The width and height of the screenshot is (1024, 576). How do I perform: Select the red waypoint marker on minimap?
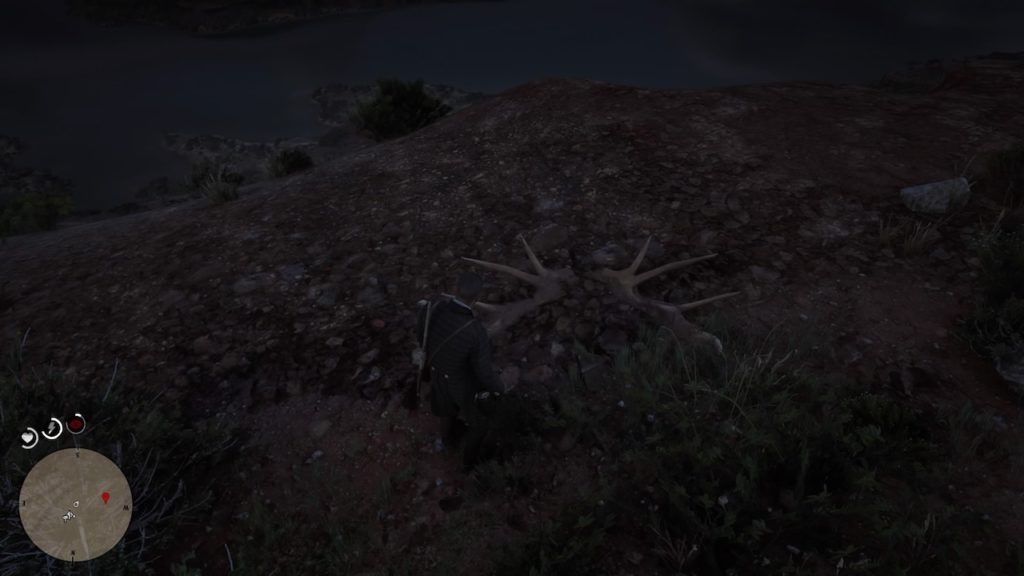click(x=105, y=496)
